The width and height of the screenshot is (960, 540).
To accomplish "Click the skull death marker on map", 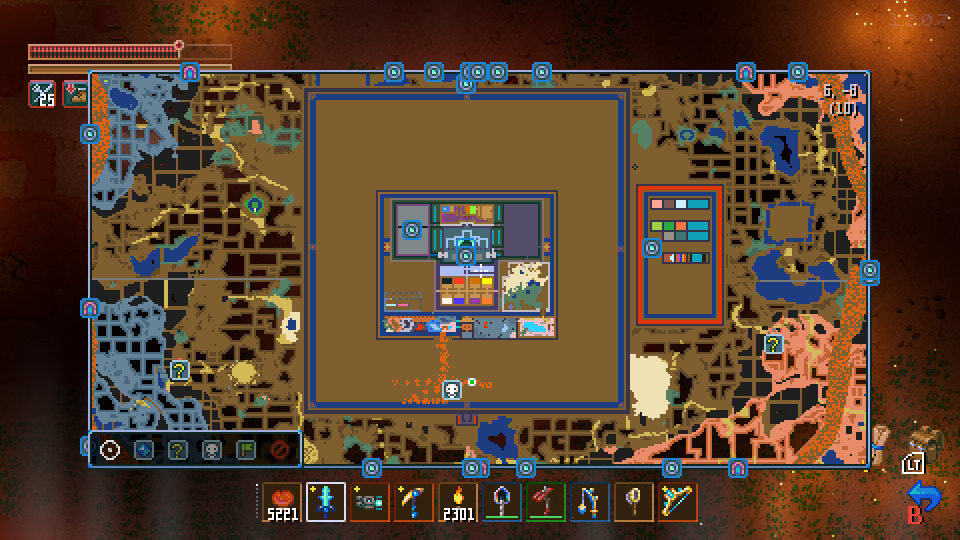I will [452, 389].
